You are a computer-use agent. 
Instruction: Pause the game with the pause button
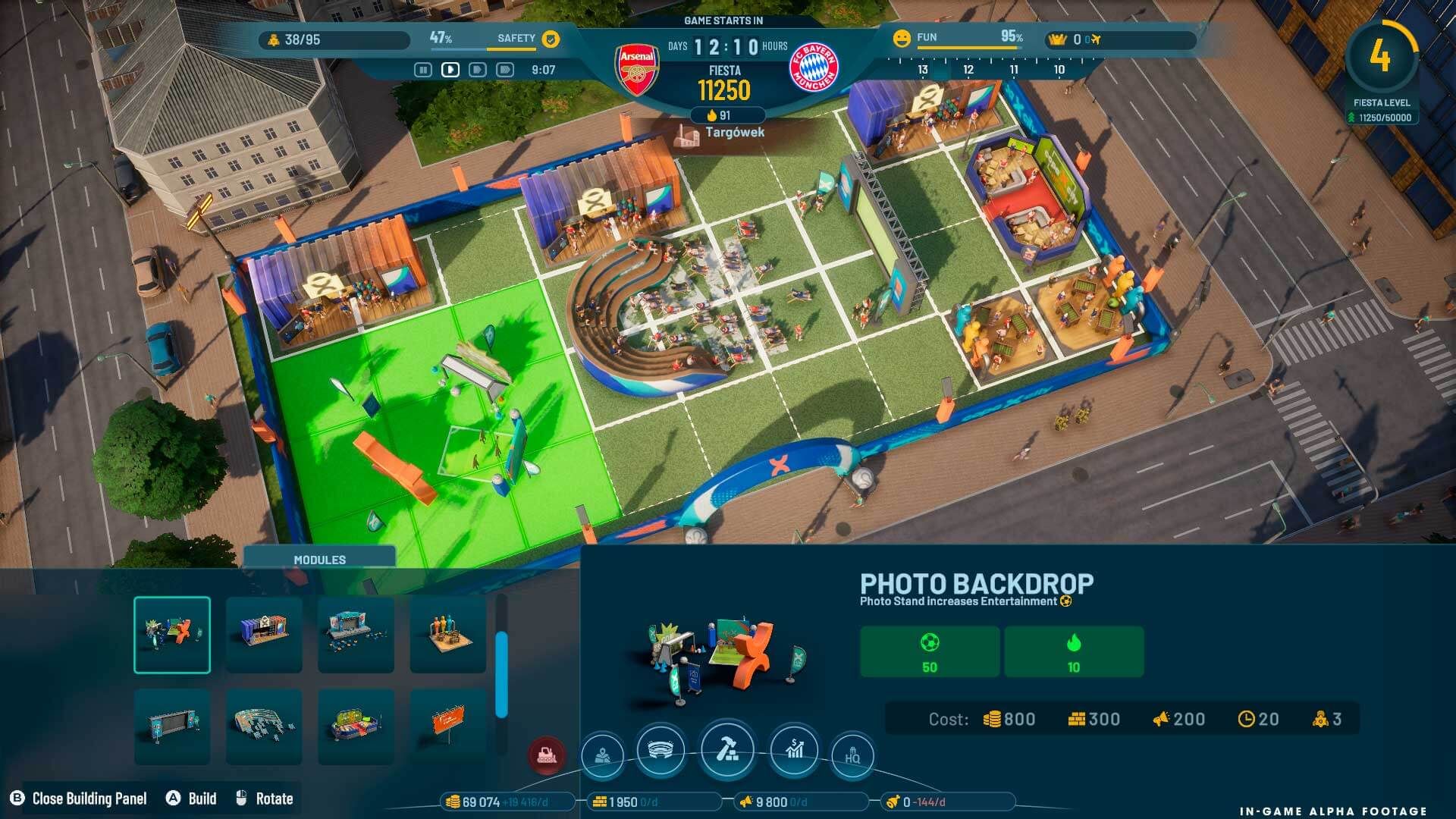coord(423,71)
